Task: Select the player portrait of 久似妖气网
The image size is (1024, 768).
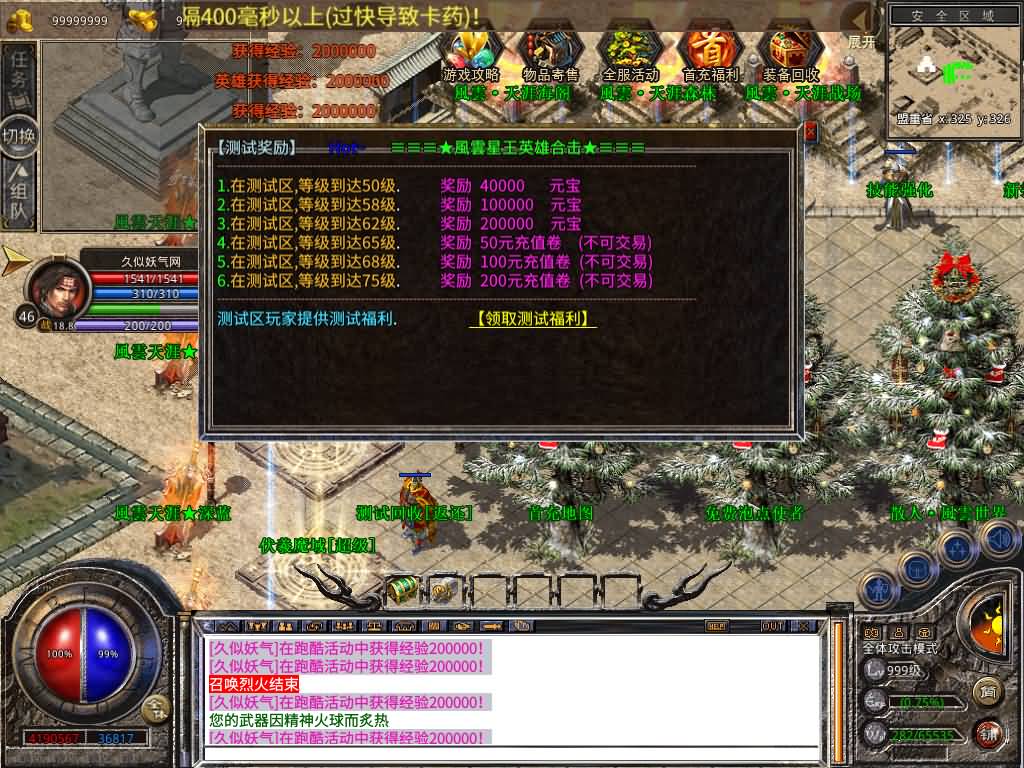Action: tap(56, 287)
